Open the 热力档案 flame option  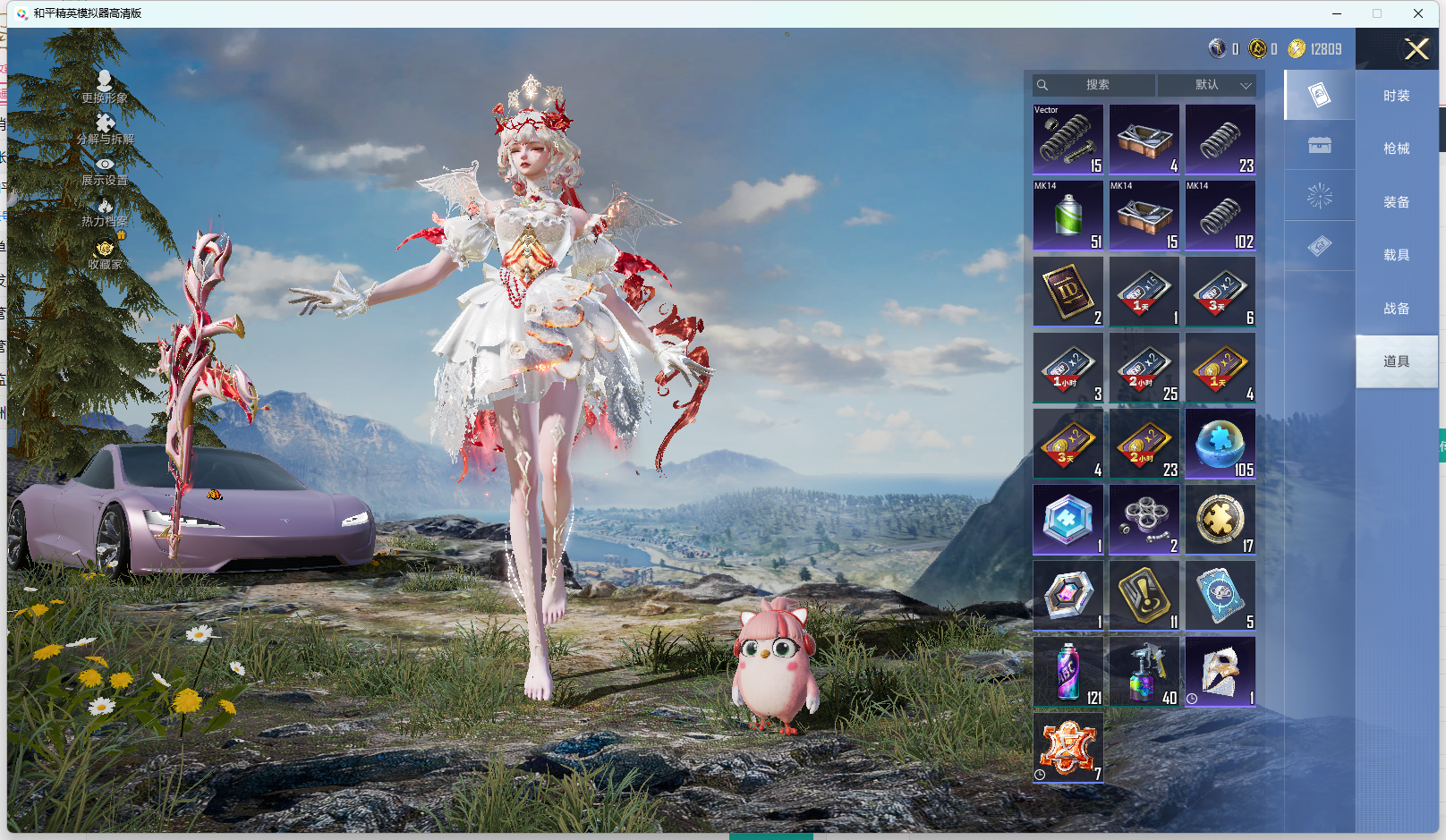coord(105,213)
